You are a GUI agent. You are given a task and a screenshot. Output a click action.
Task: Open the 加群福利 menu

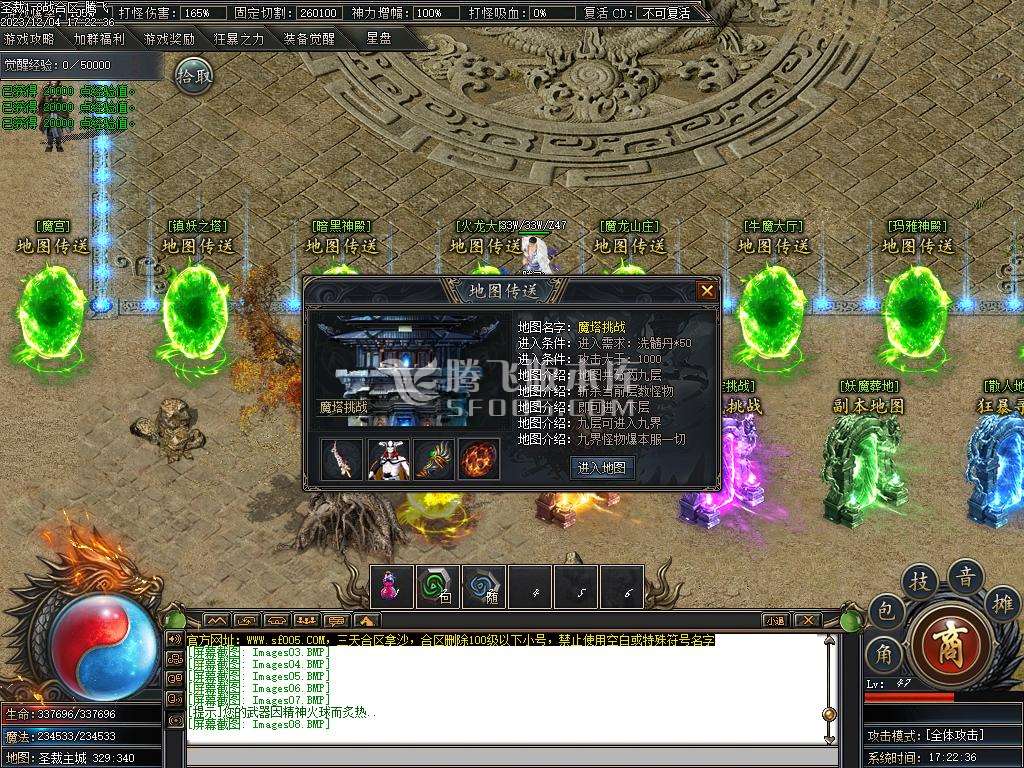tap(99, 40)
